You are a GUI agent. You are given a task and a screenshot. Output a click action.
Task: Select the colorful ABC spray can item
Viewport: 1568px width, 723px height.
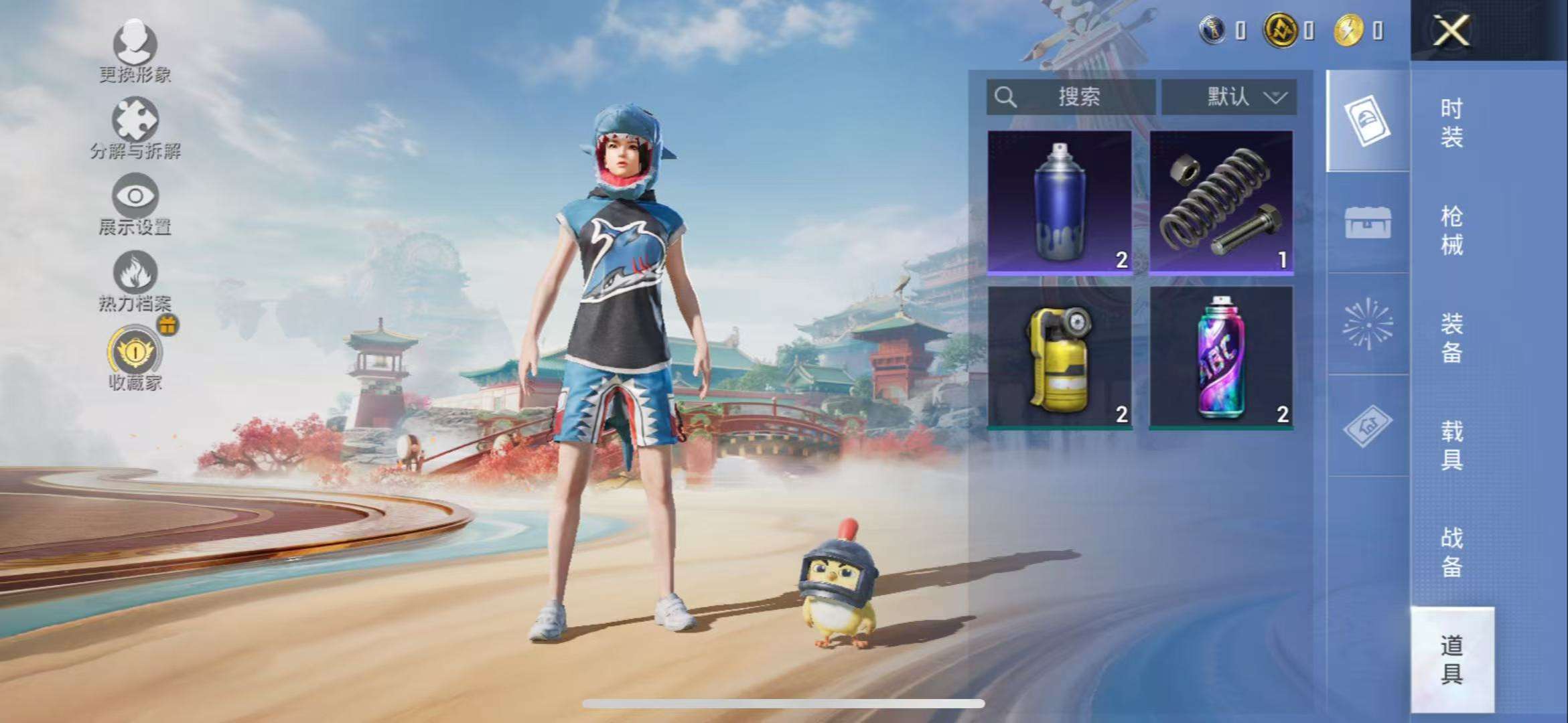click(1222, 357)
